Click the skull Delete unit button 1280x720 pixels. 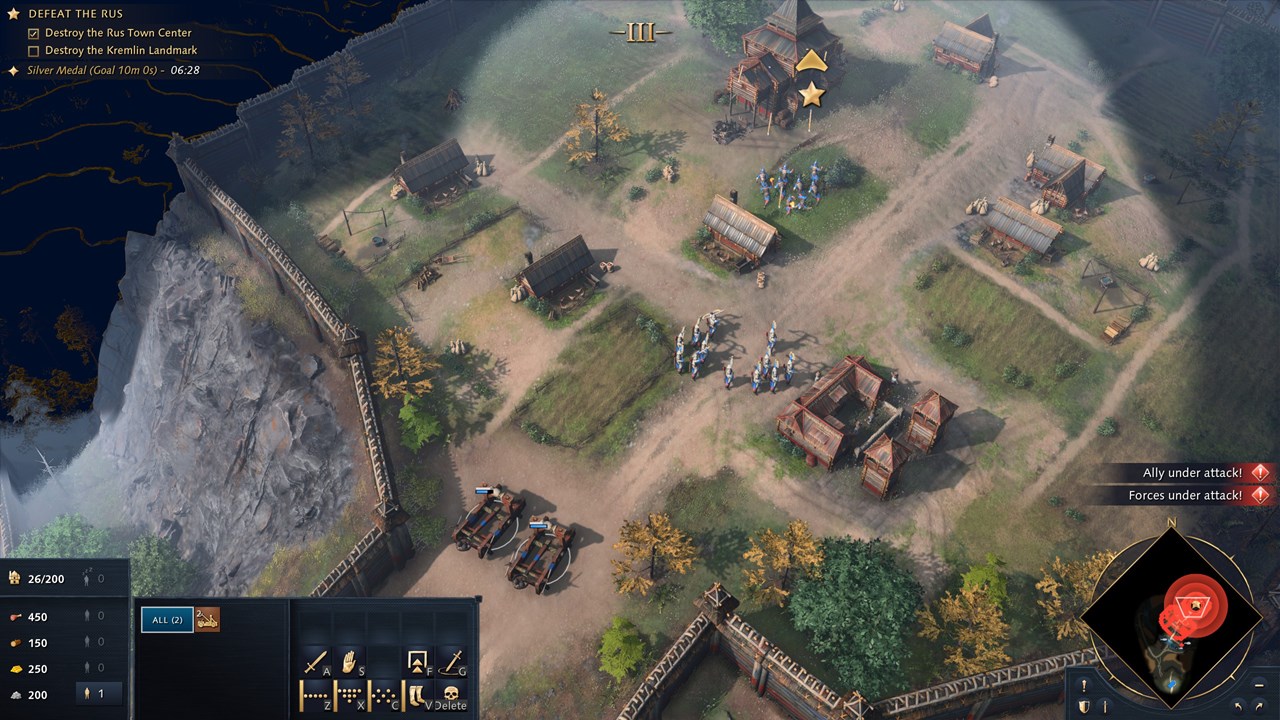click(x=452, y=694)
